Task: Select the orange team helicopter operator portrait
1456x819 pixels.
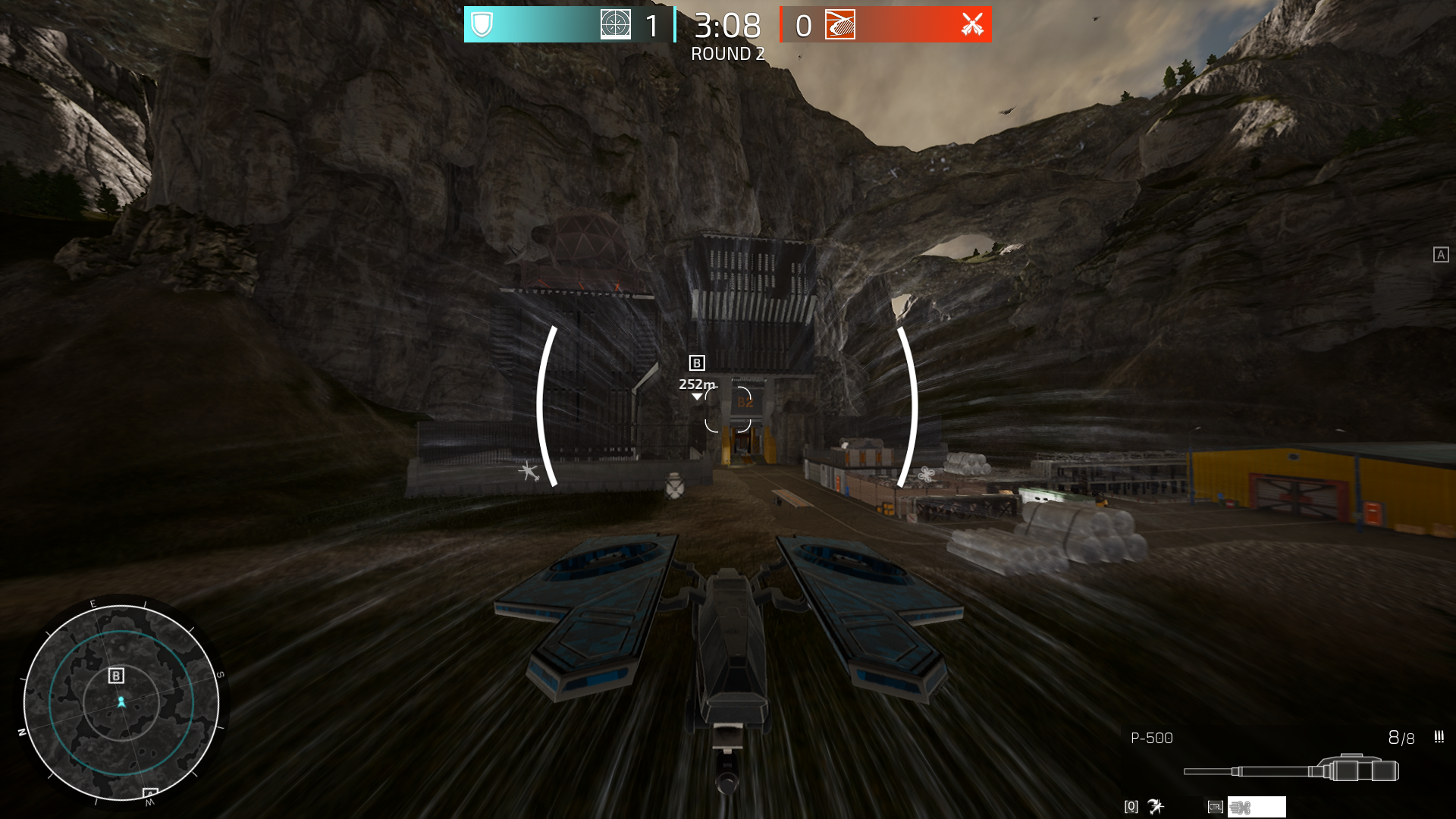Action: tap(840, 24)
